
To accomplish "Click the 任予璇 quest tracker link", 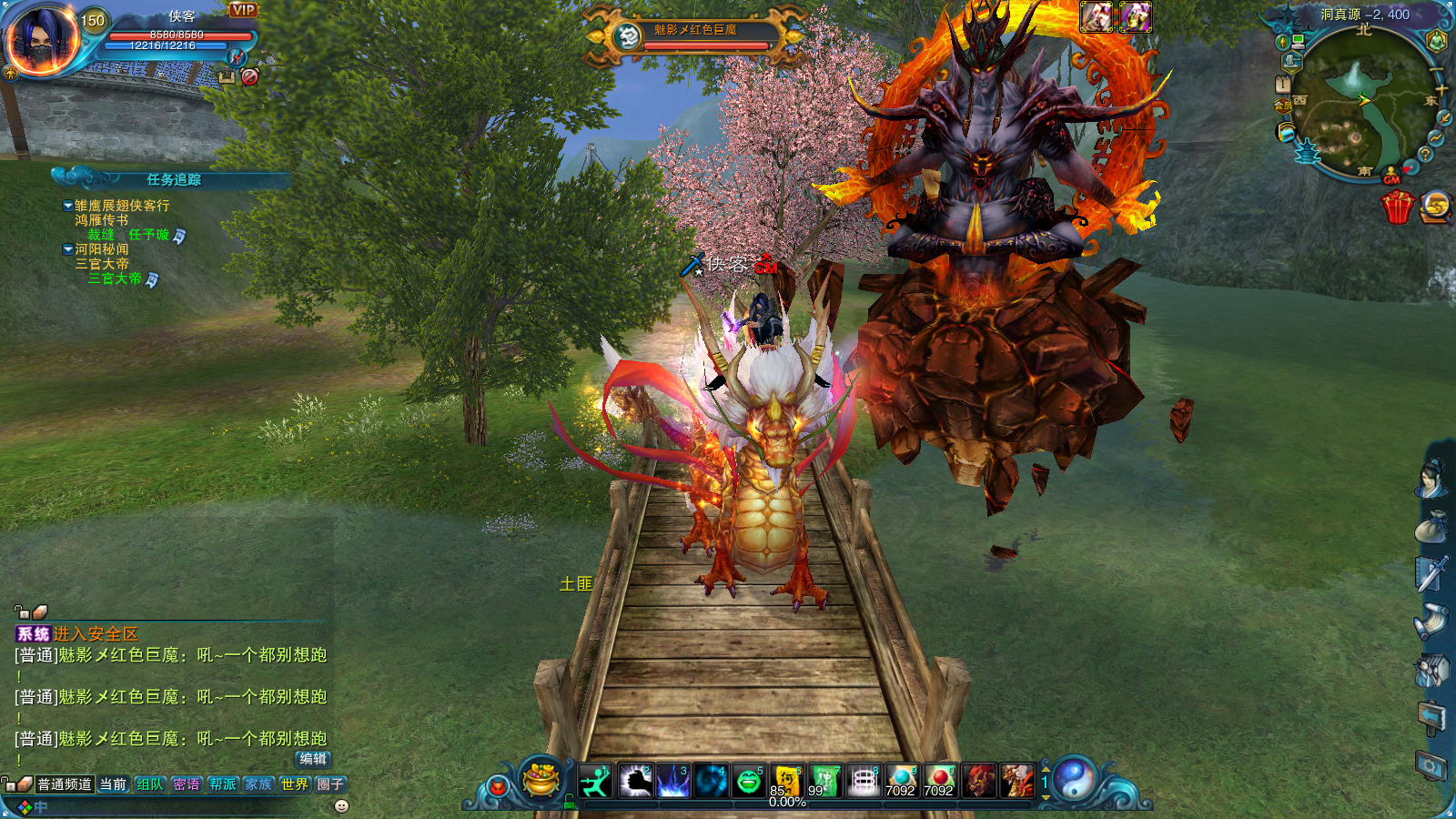I will click(x=148, y=235).
